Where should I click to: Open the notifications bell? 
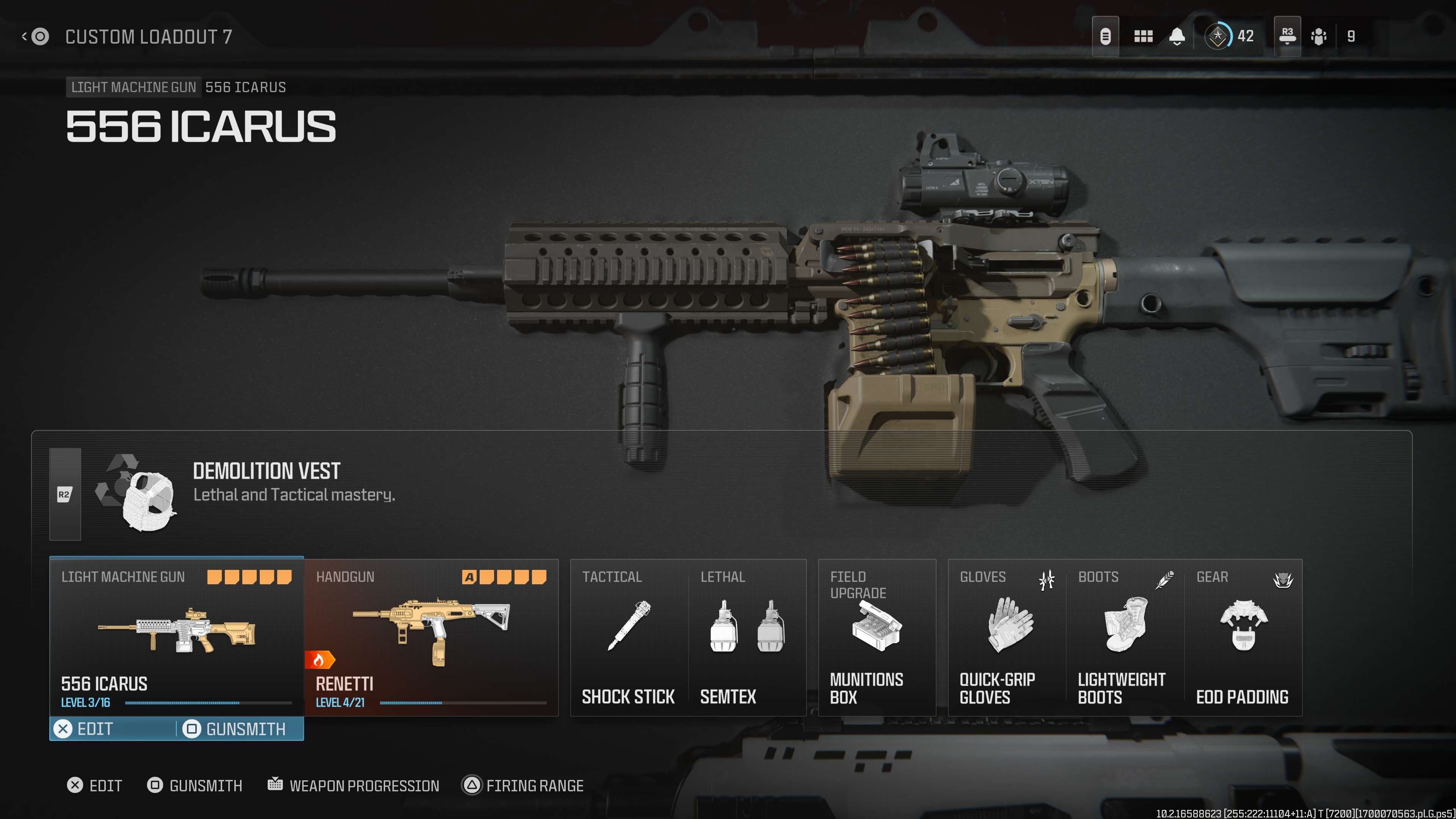click(1177, 36)
